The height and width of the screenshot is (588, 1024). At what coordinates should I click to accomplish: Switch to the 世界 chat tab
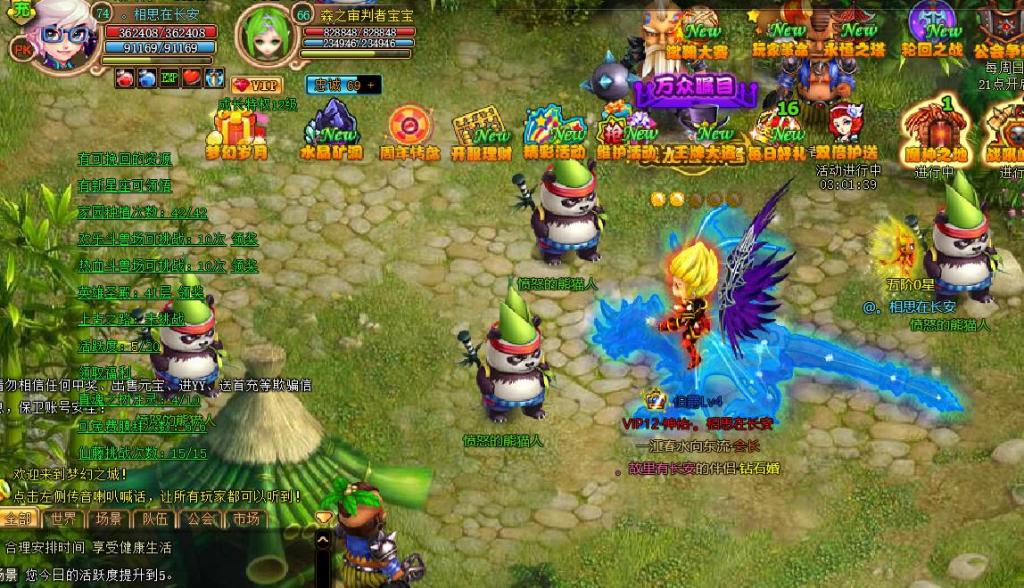coord(64,518)
